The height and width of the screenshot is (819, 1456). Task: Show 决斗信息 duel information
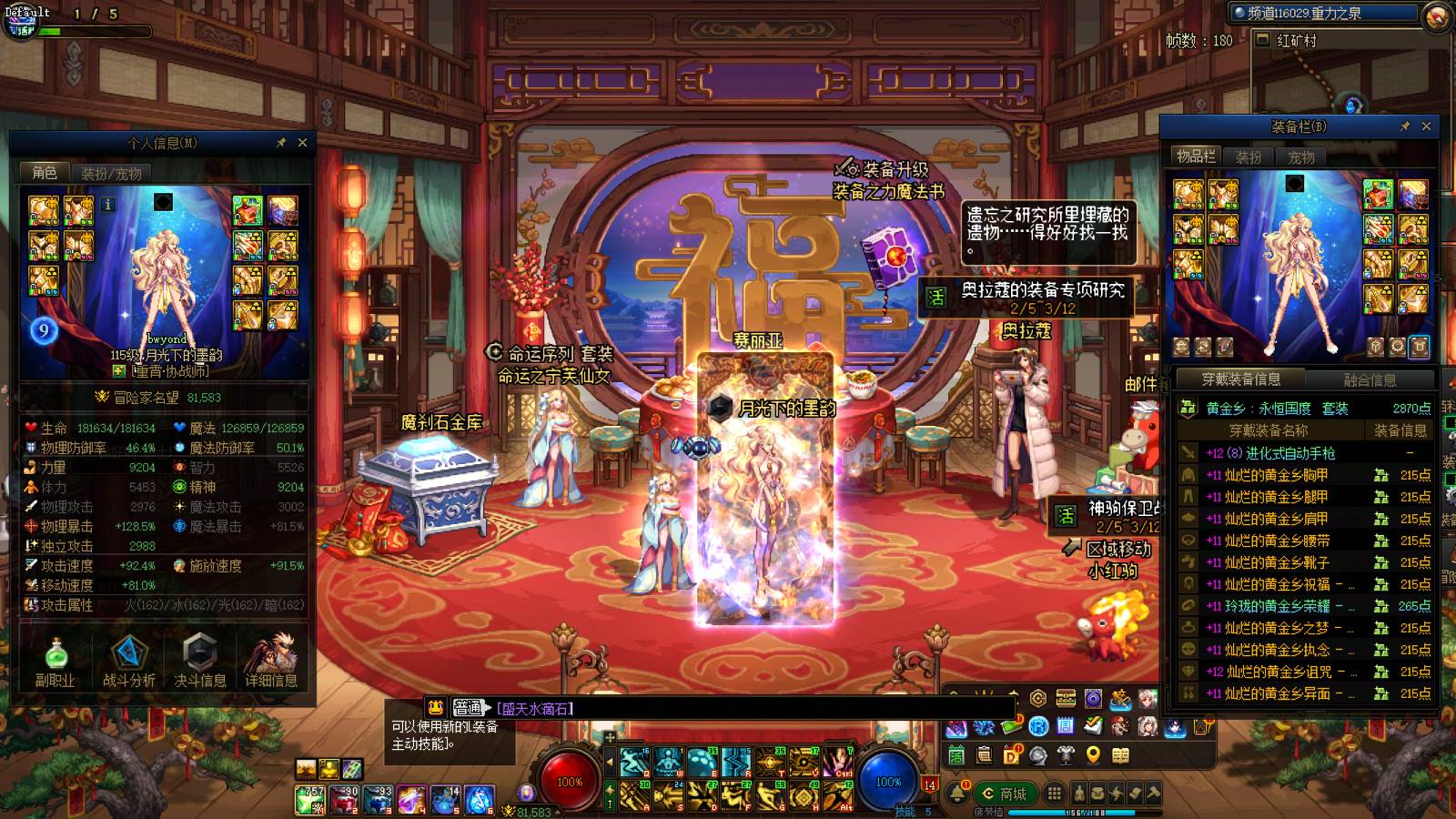[200, 660]
